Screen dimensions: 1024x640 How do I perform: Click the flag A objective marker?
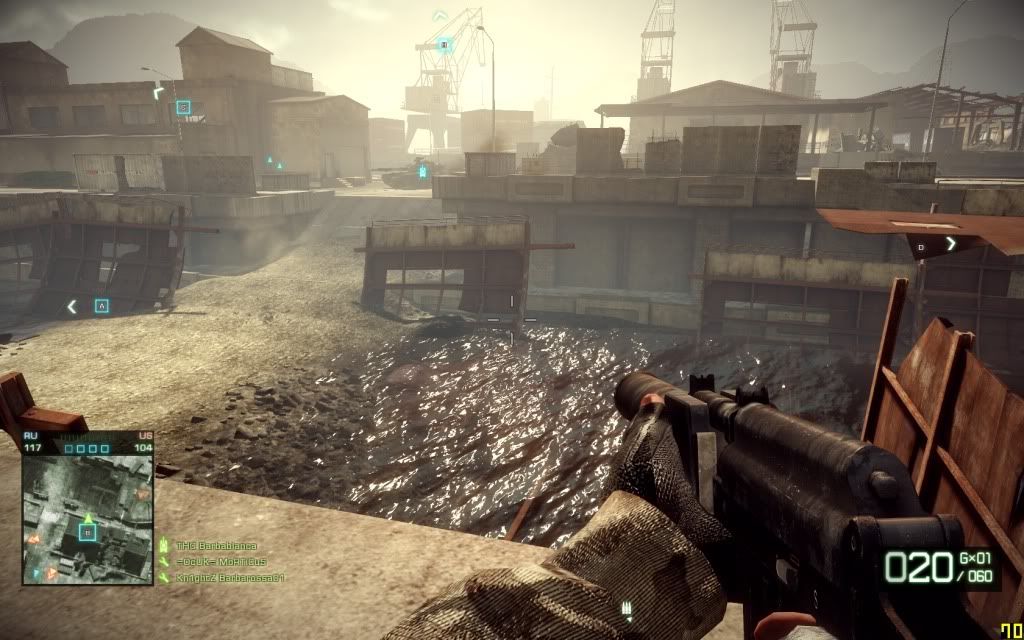[101, 306]
